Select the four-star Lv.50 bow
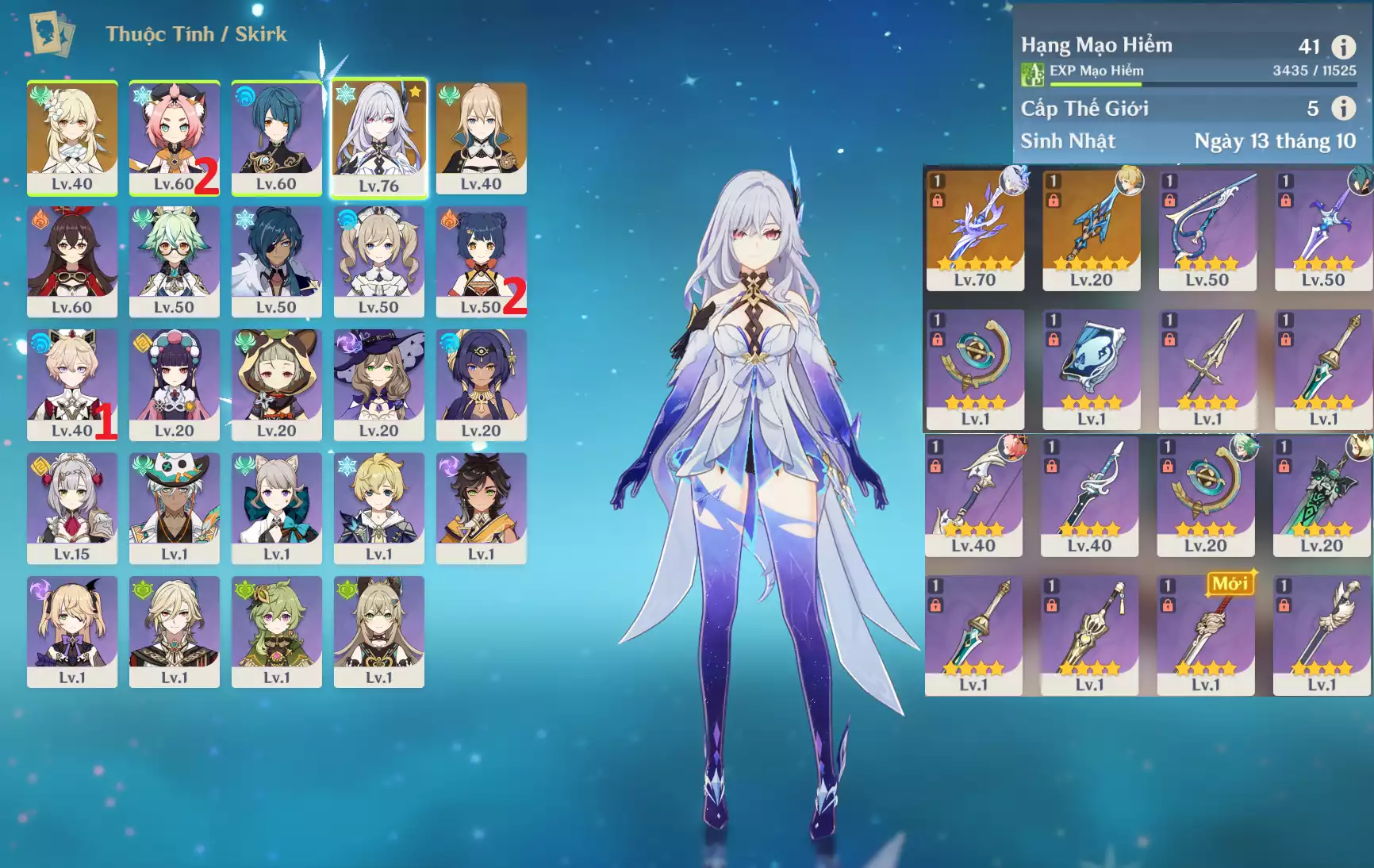This screenshot has width=1374, height=868. point(1207,229)
